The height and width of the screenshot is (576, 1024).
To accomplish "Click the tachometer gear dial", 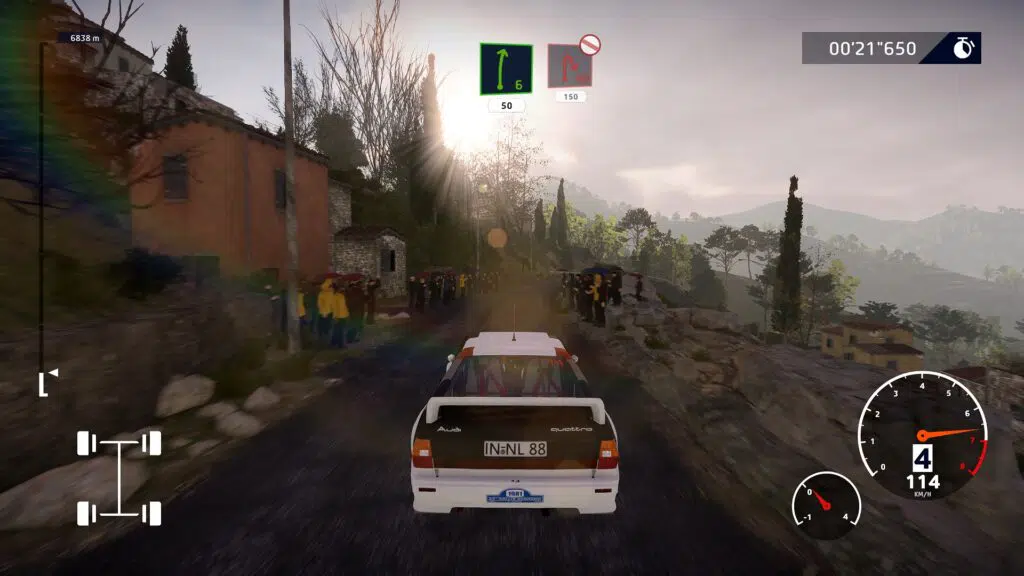I will point(922,435).
